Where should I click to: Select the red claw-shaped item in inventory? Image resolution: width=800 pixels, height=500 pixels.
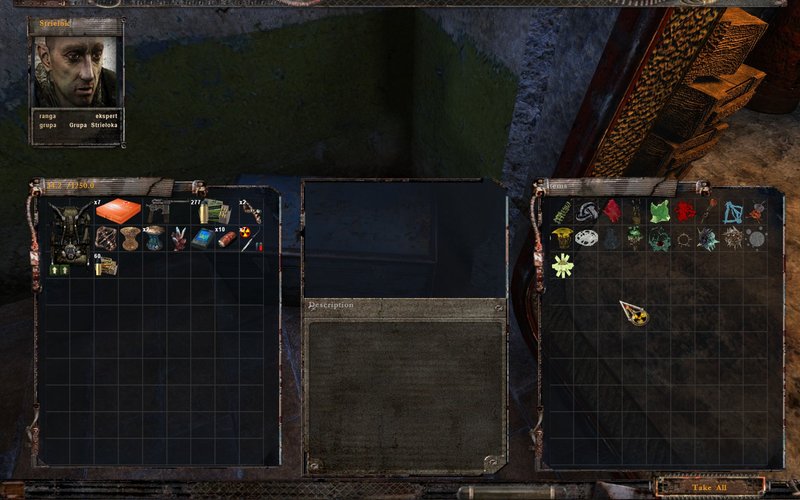[179, 238]
